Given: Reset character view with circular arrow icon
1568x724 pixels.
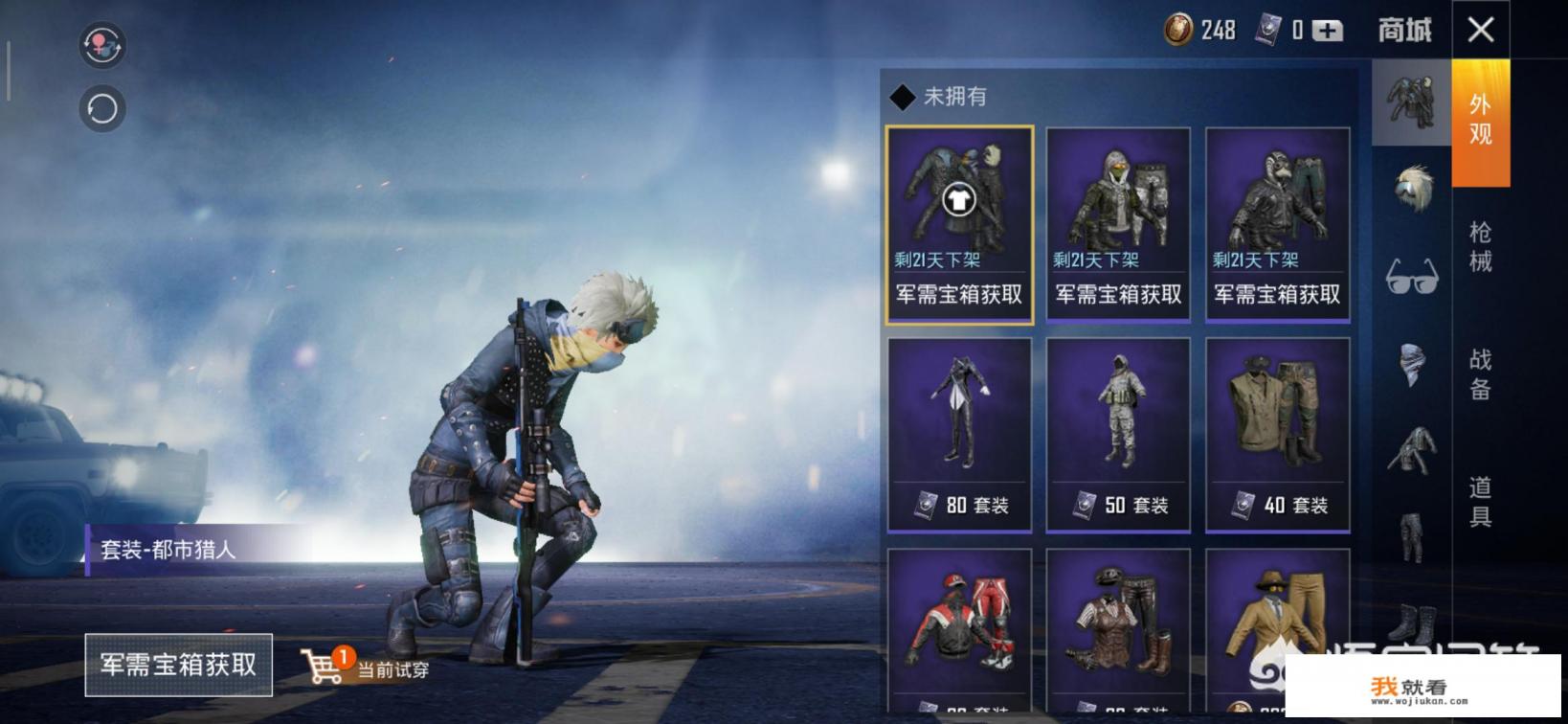Looking at the screenshot, I should click(102, 109).
